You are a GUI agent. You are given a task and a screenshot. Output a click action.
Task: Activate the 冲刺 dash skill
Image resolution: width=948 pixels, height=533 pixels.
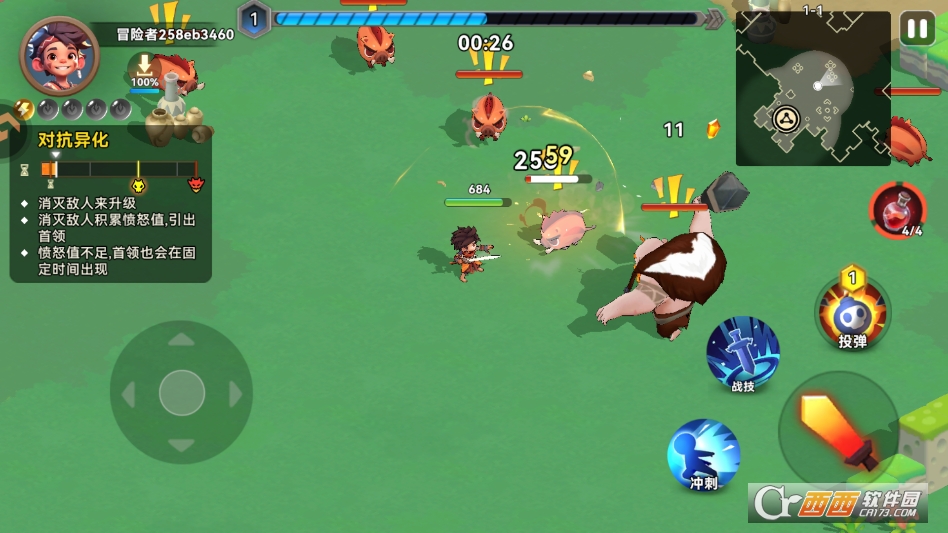[x=703, y=455]
